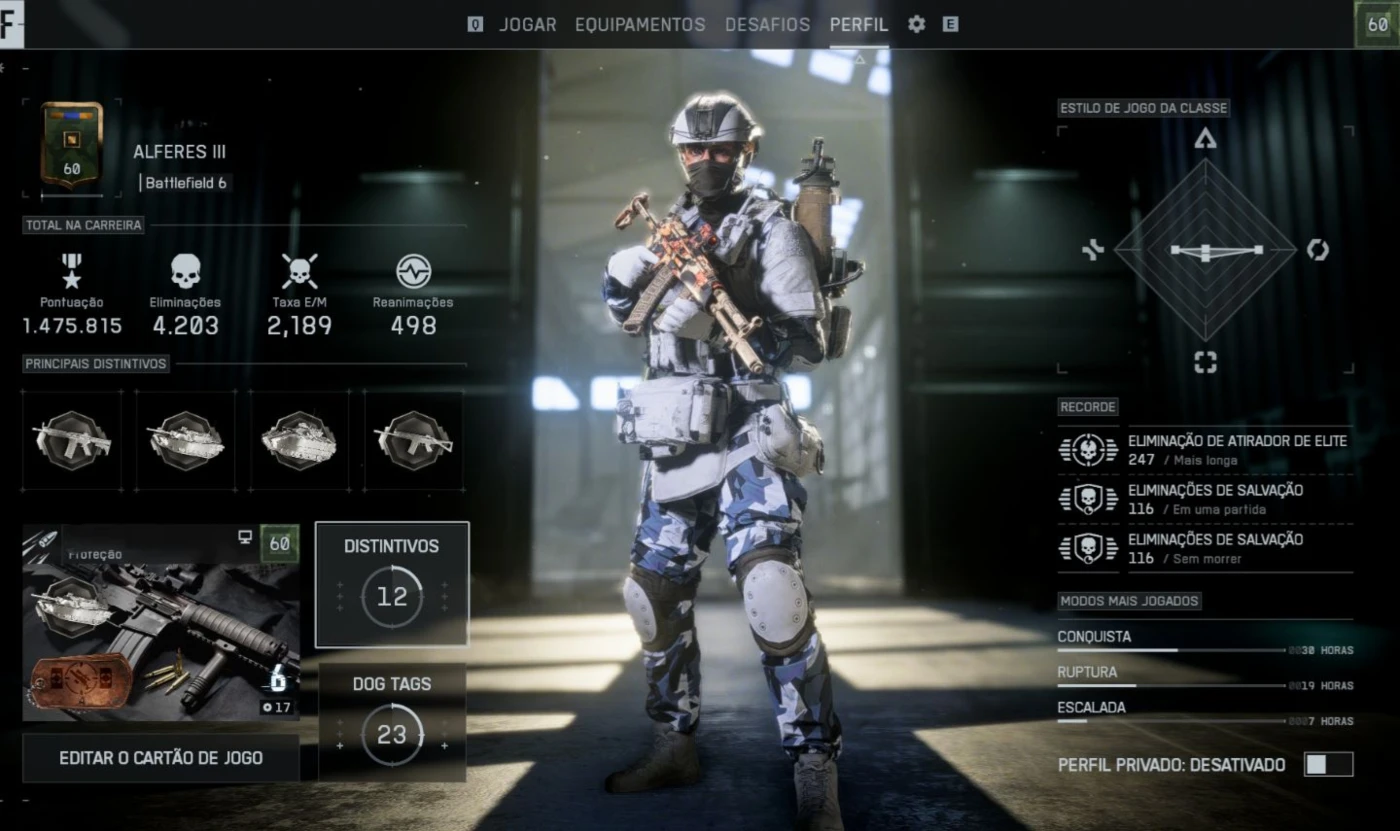The height and width of the screenshot is (831, 1400).
Task: Select the CONQUISTA most-played mode row
Action: click(x=1204, y=640)
